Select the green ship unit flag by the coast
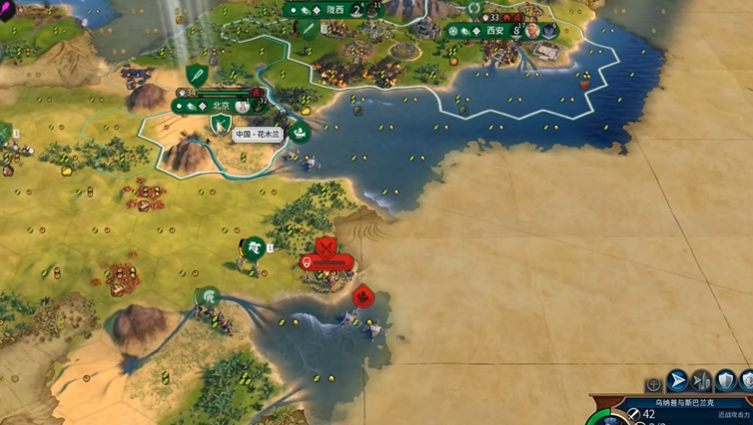753x425 pixels. pyautogui.click(x=300, y=131)
